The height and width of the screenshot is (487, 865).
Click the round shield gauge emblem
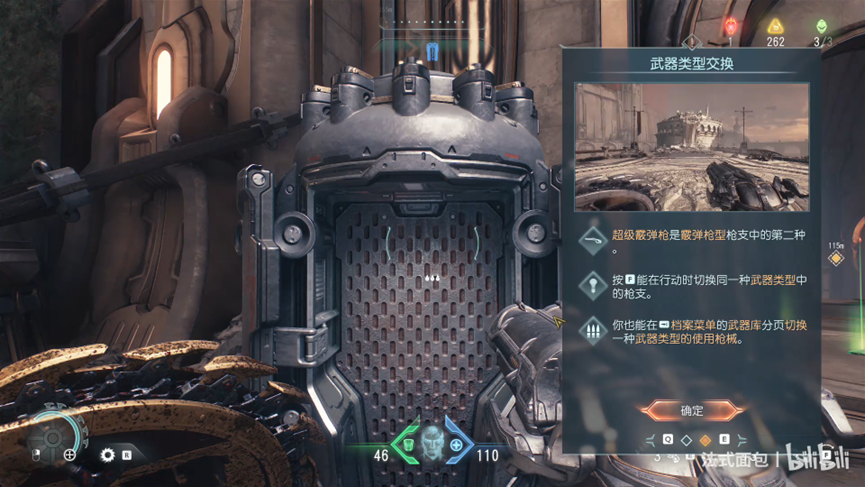(53, 437)
